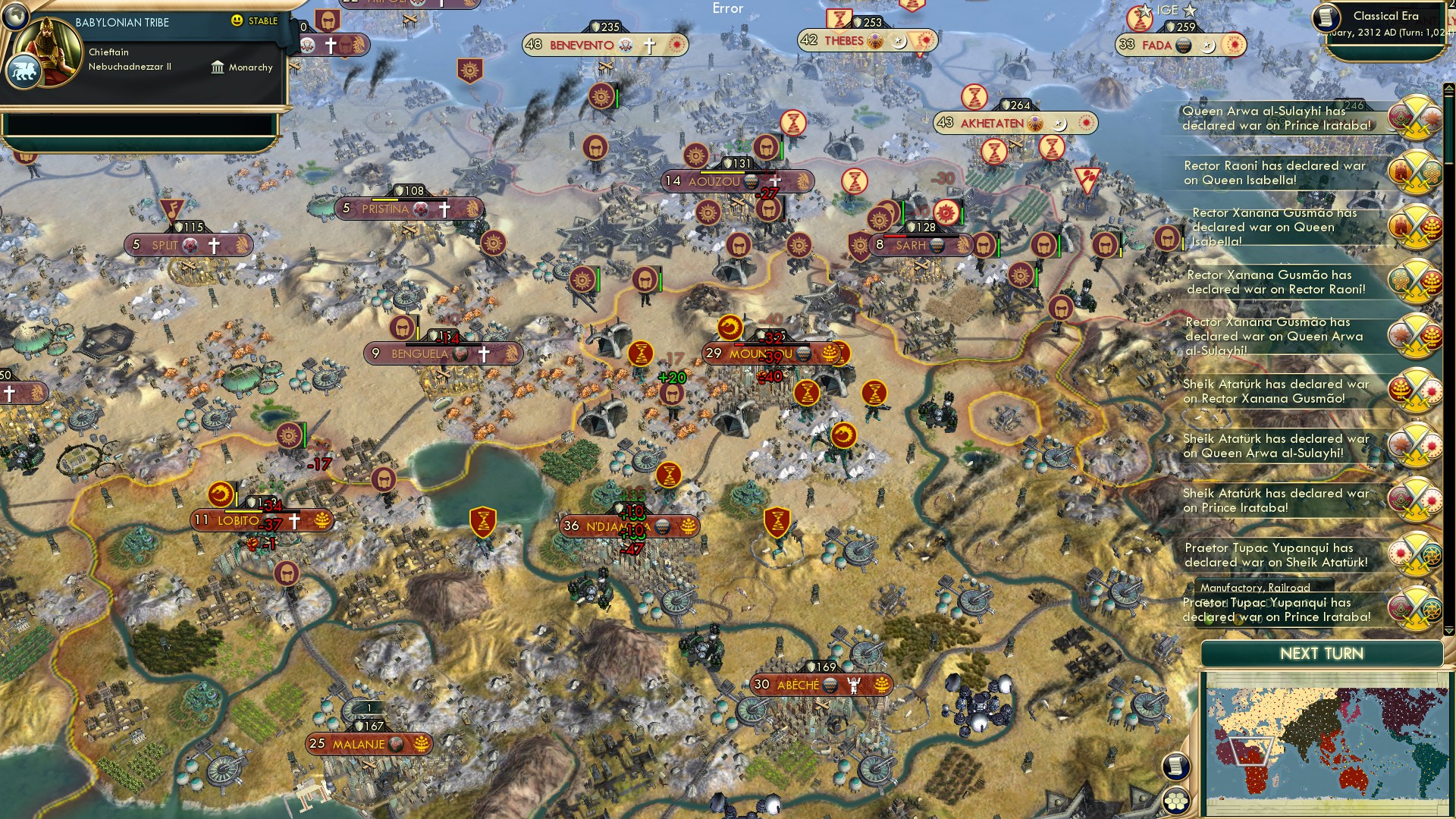Click the cross religion icon on Benevento's banner
The width and height of the screenshot is (1456, 819).
click(648, 45)
